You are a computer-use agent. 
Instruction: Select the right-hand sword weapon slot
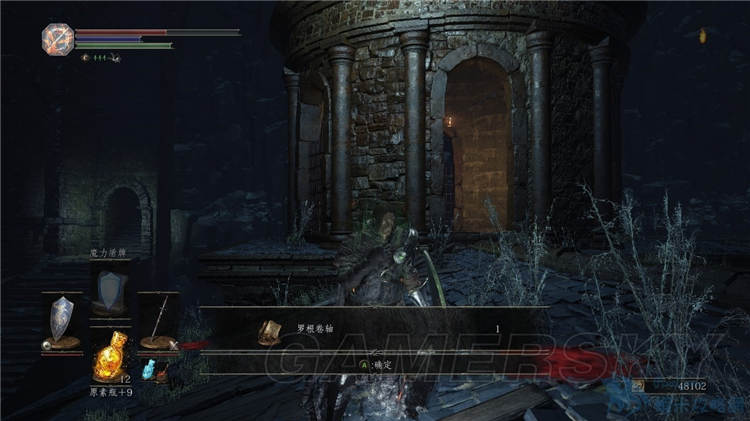[x=156, y=322]
